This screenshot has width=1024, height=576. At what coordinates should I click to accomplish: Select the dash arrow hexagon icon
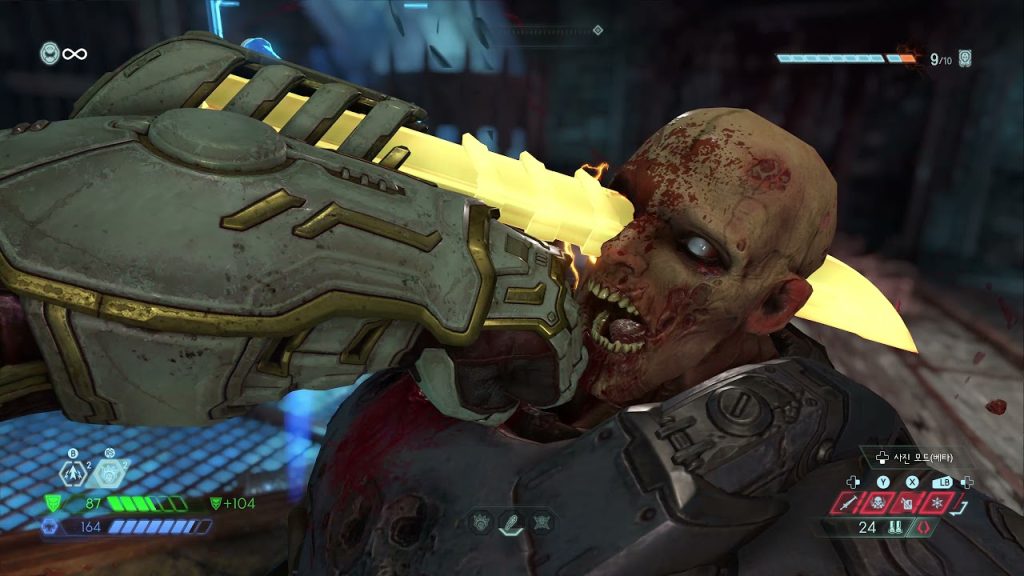pos(73,474)
